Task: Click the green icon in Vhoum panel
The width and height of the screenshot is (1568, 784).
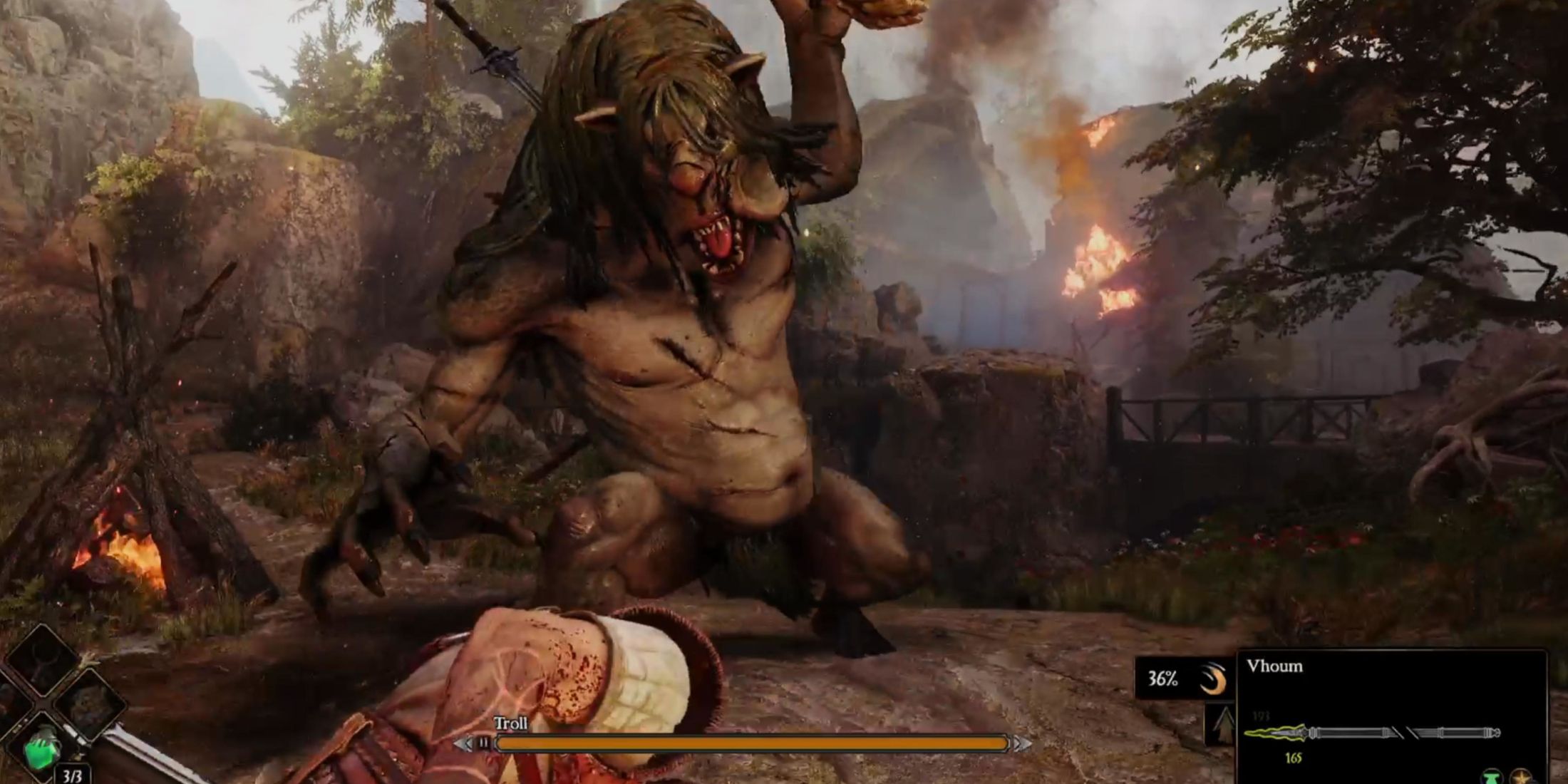Action: pos(1491,776)
